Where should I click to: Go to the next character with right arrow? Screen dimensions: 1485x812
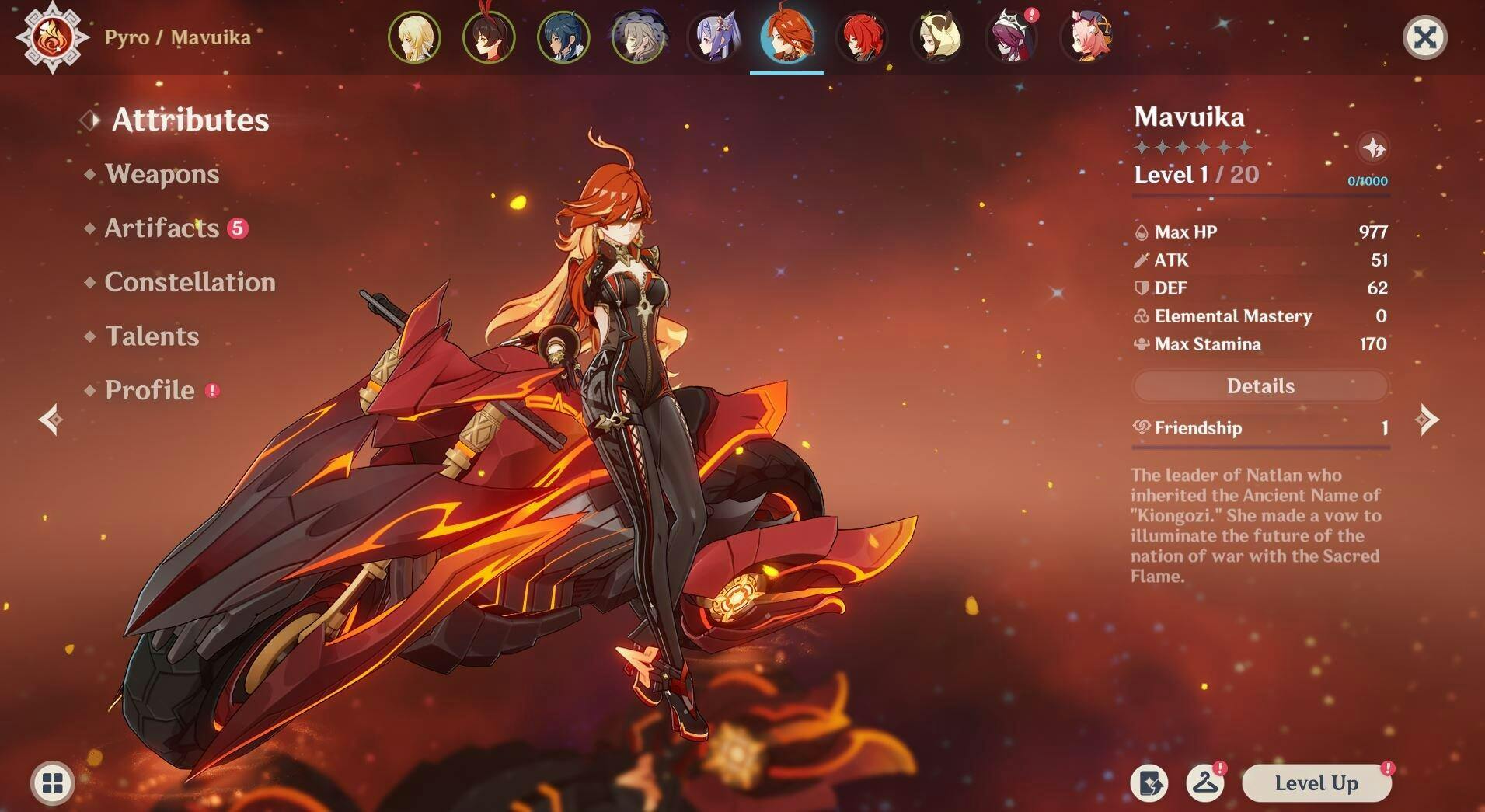click(1427, 420)
